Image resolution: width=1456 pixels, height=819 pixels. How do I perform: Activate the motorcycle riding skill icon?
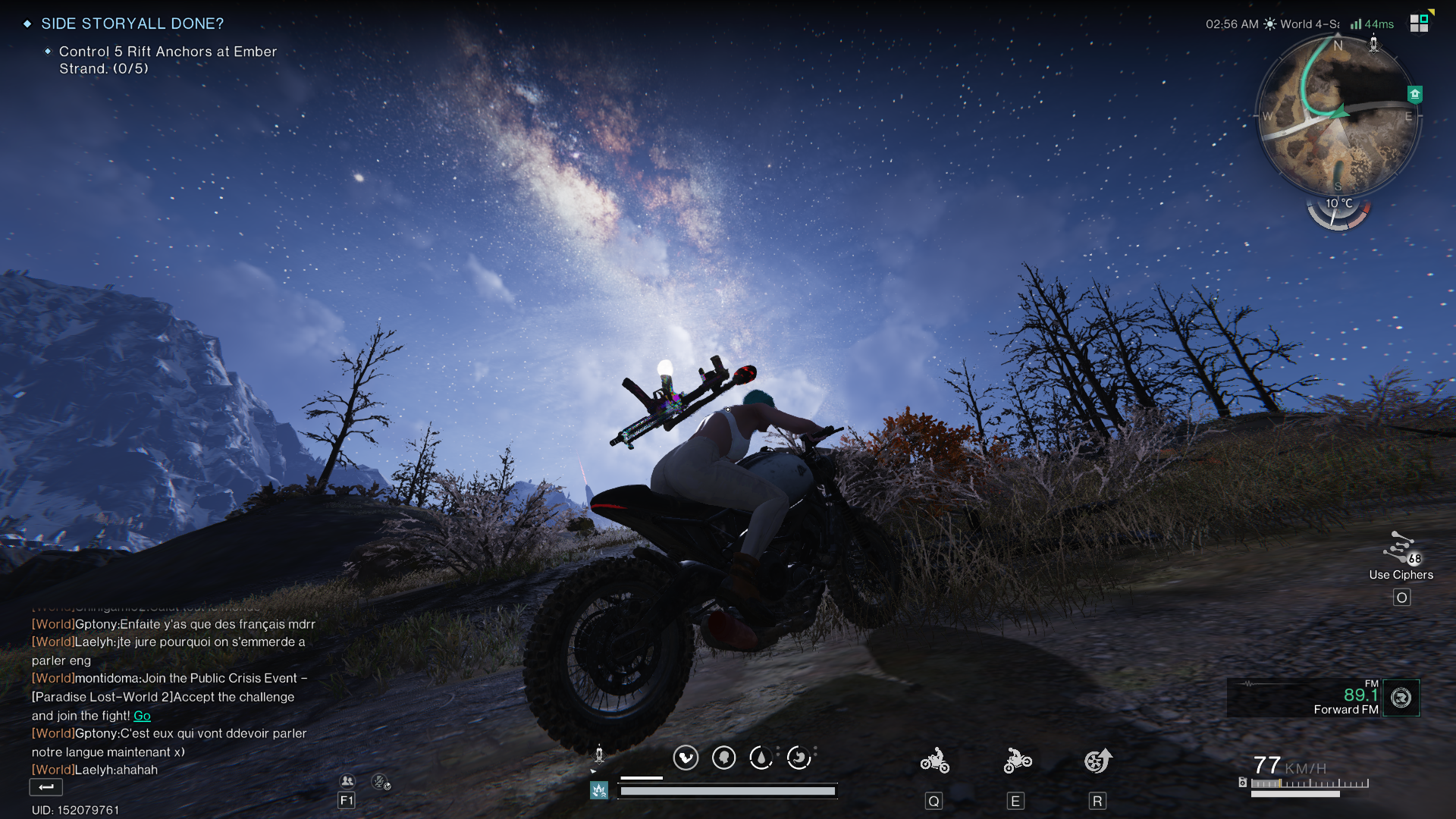934,761
